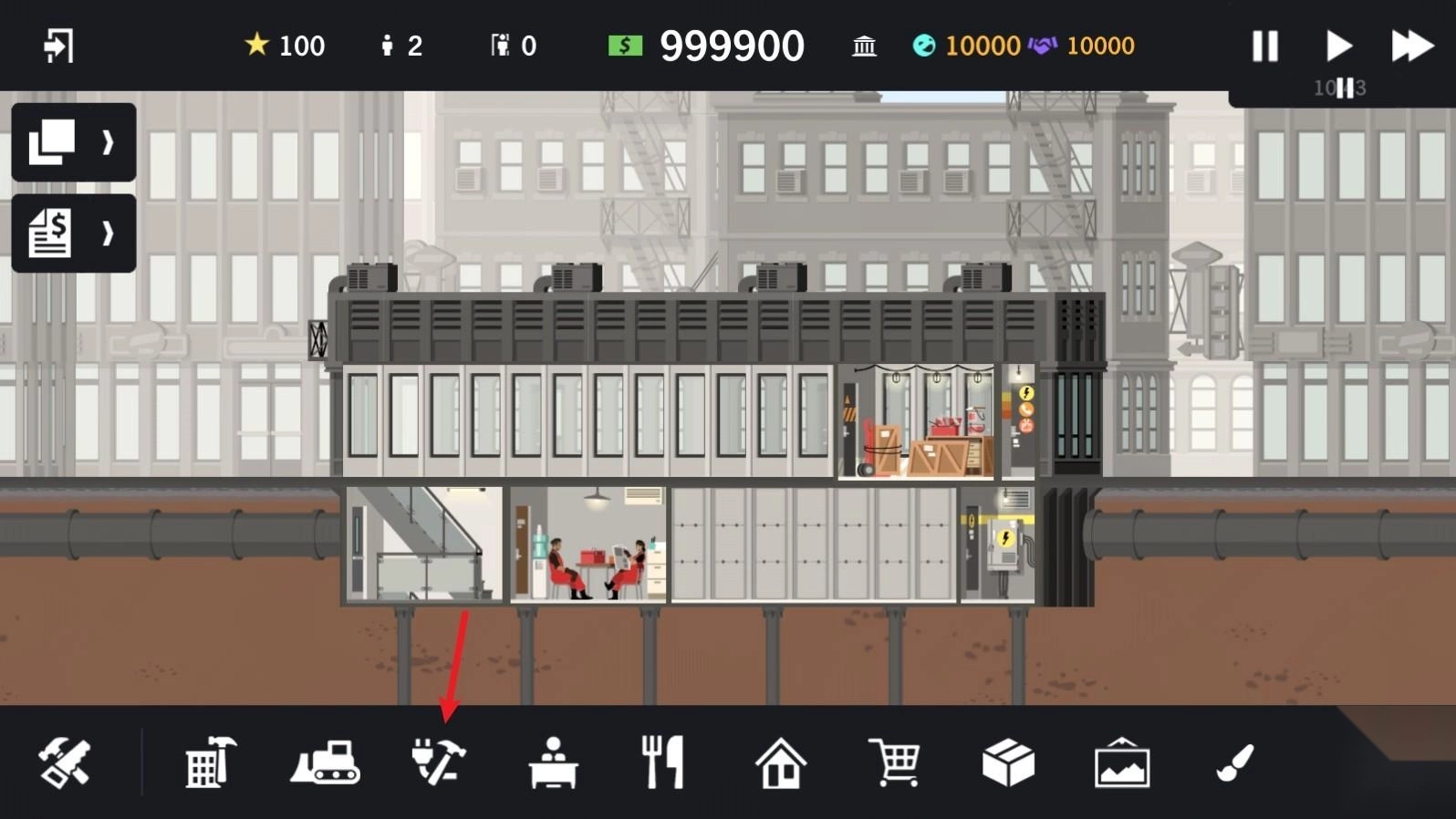Open the bank icon
This screenshot has height=819, width=1456.
click(864, 46)
